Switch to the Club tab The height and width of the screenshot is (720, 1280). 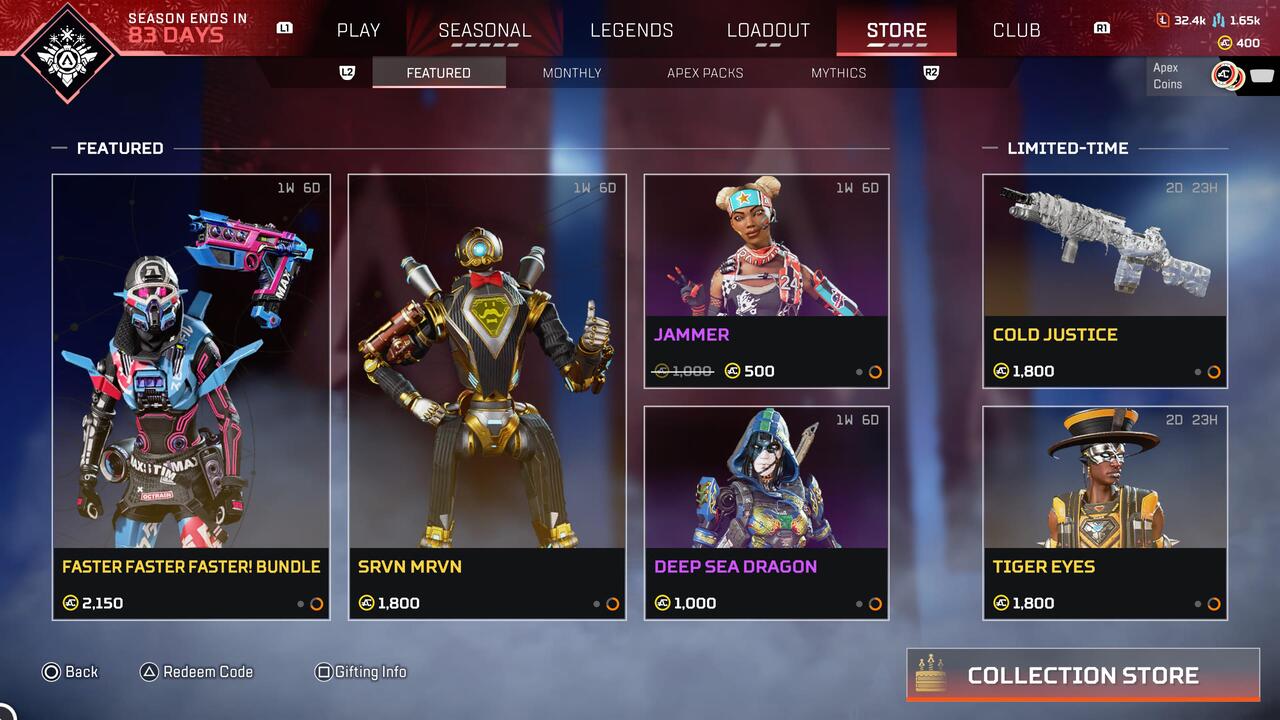(1016, 30)
